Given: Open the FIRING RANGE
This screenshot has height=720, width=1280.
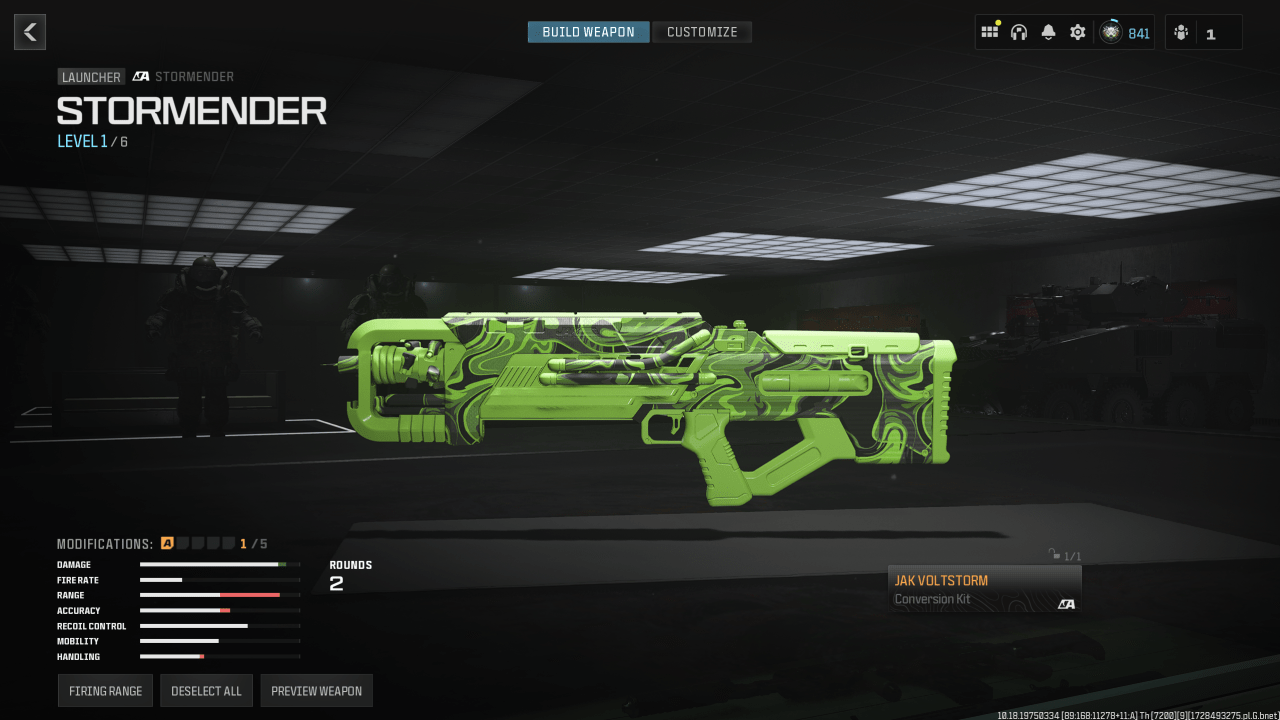Looking at the screenshot, I should pos(104,690).
